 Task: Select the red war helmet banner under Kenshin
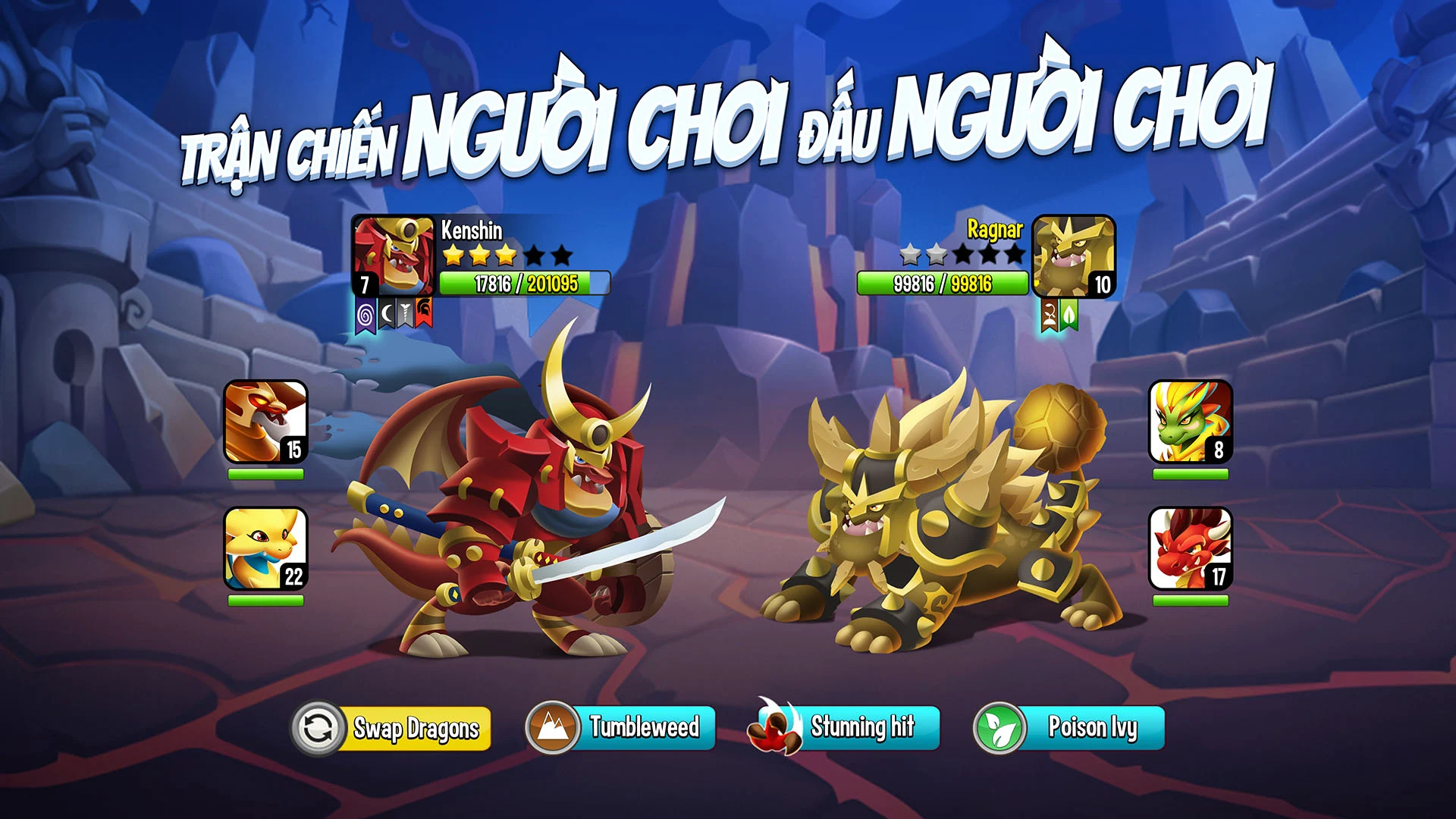tap(423, 312)
